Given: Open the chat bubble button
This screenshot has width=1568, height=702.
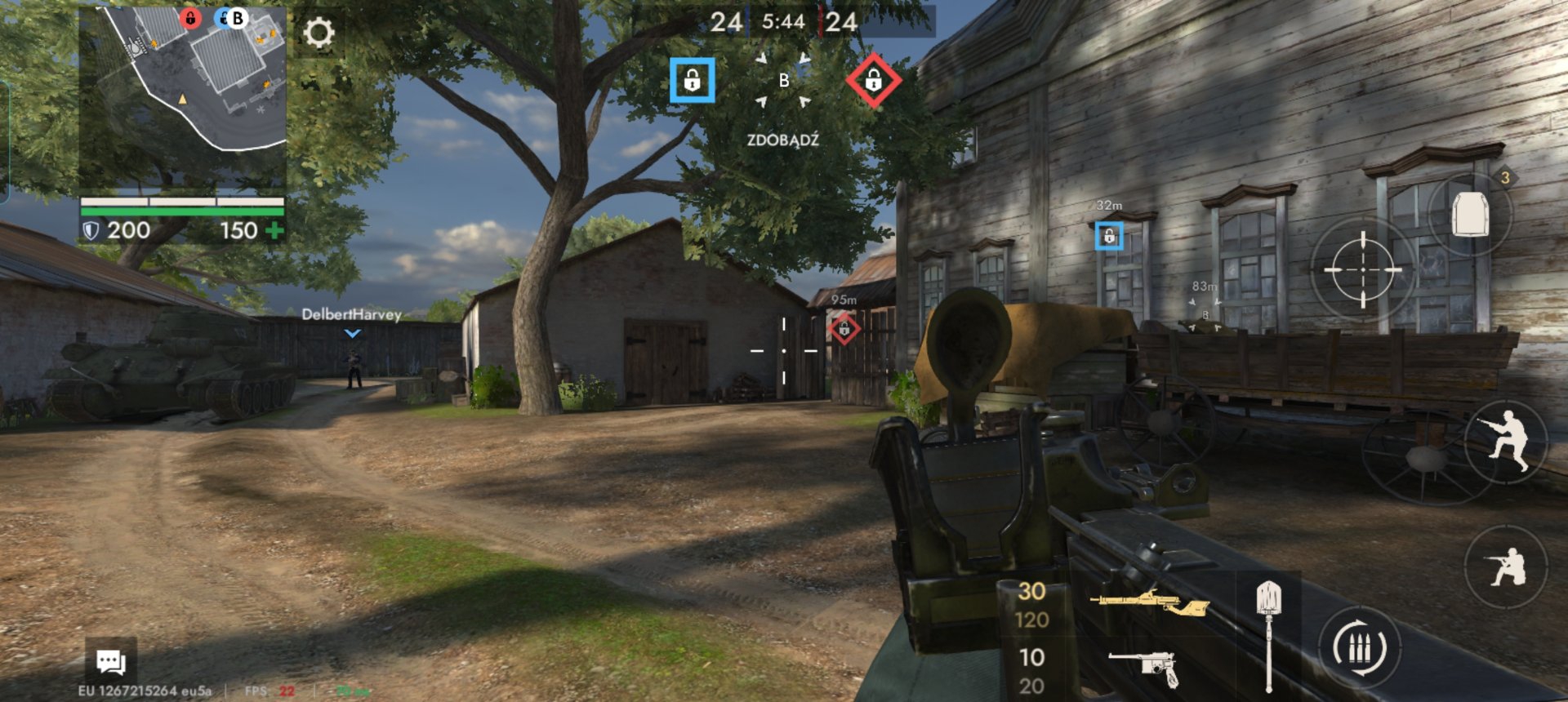Looking at the screenshot, I should 111,662.
